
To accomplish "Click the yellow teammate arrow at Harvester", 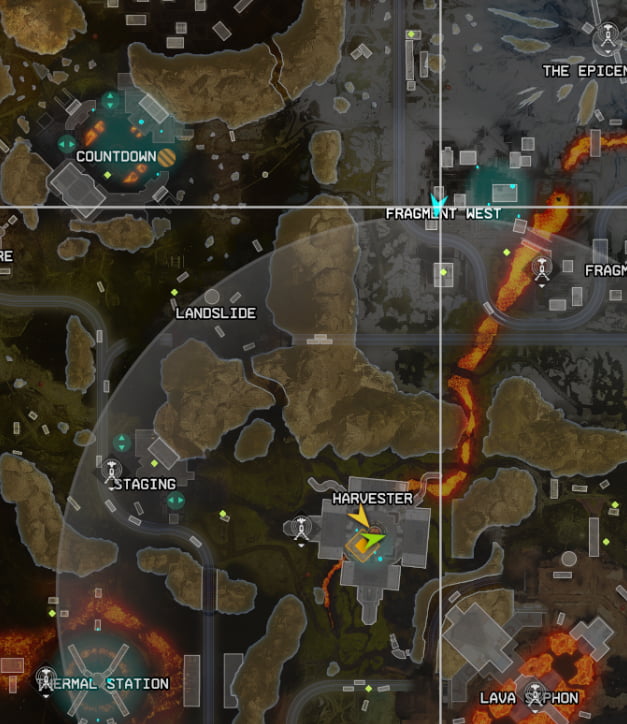I will pos(357,515).
